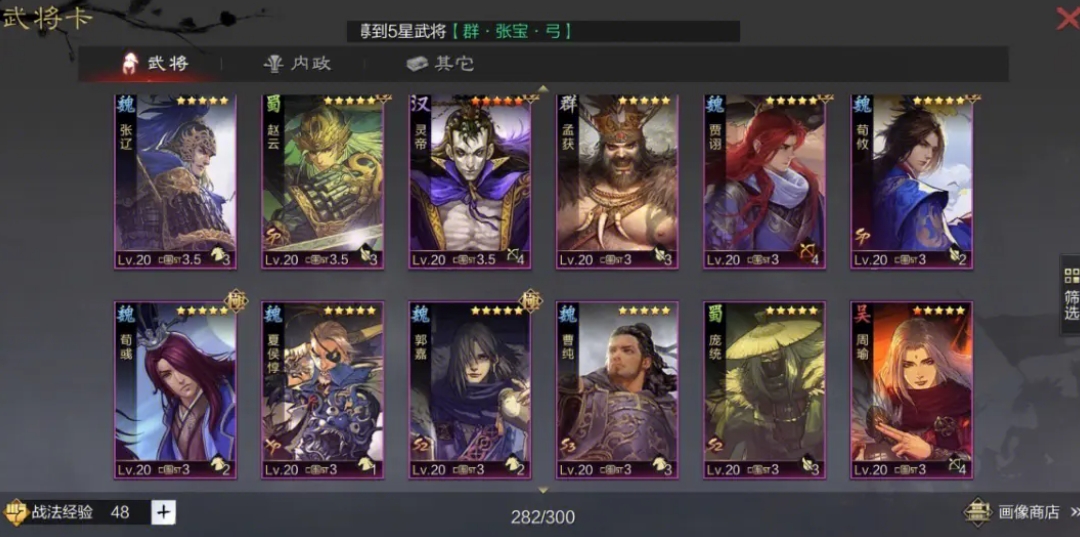Viewport: 1080px width, 537px height.
Task: Pick the 孟获 general card
Action: (617, 182)
